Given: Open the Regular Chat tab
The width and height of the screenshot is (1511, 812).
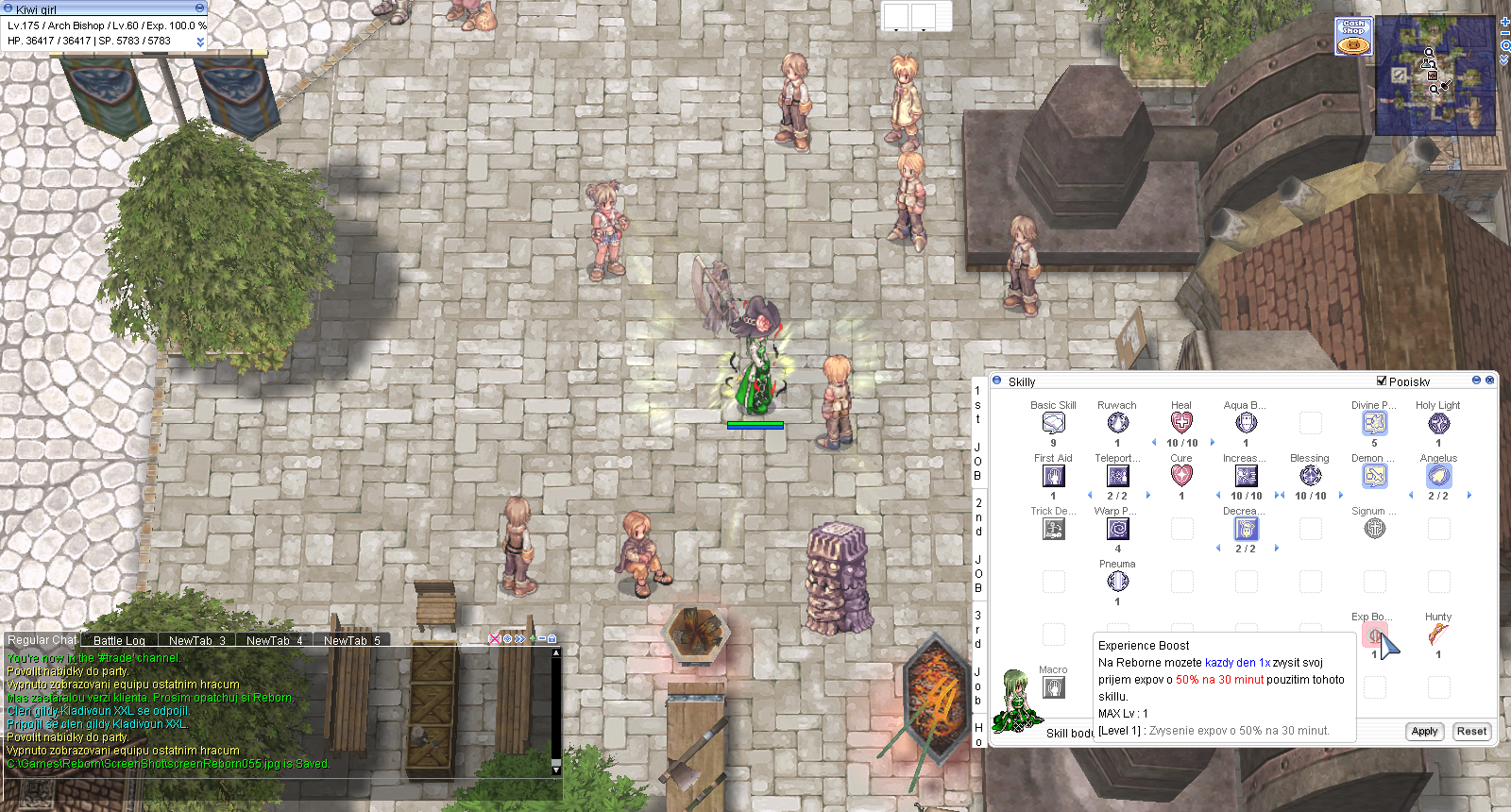Looking at the screenshot, I should [x=42, y=640].
